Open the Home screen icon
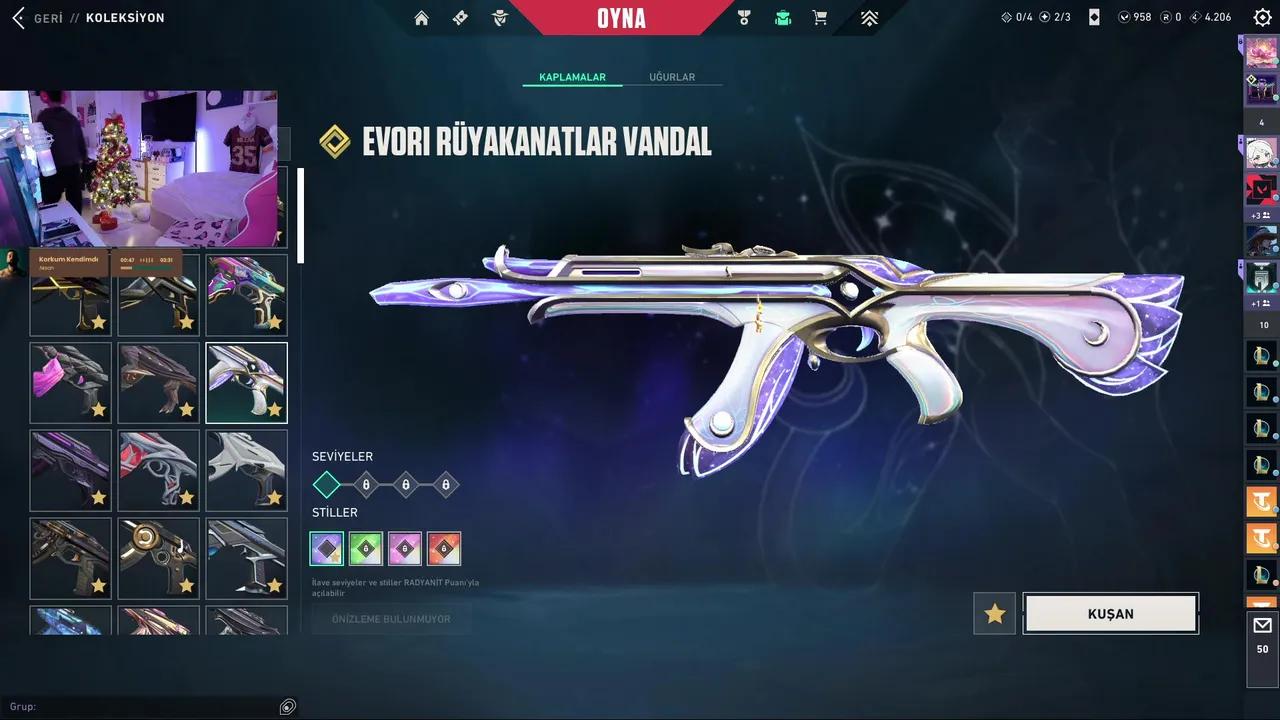The height and width of the screenshot is (720, 1280). click(x=421, y=18)
